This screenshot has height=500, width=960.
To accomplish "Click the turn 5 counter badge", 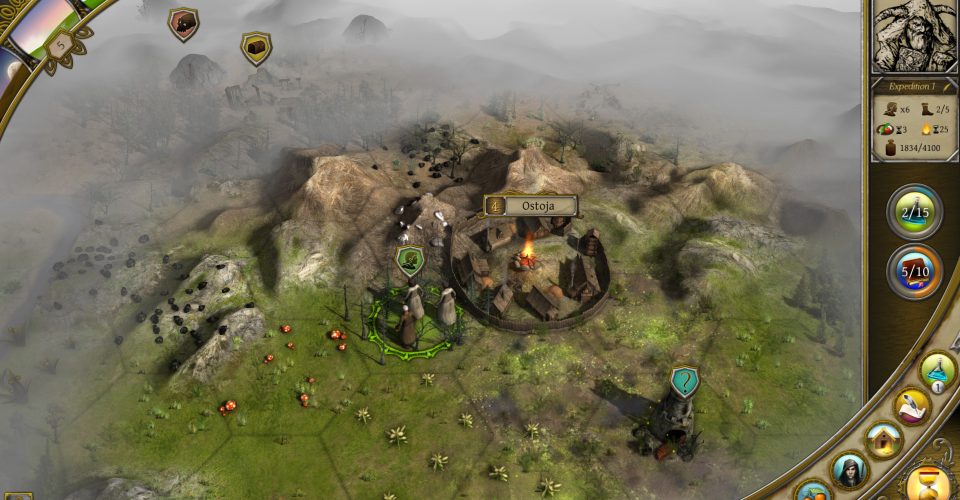I will pos(59,43).
